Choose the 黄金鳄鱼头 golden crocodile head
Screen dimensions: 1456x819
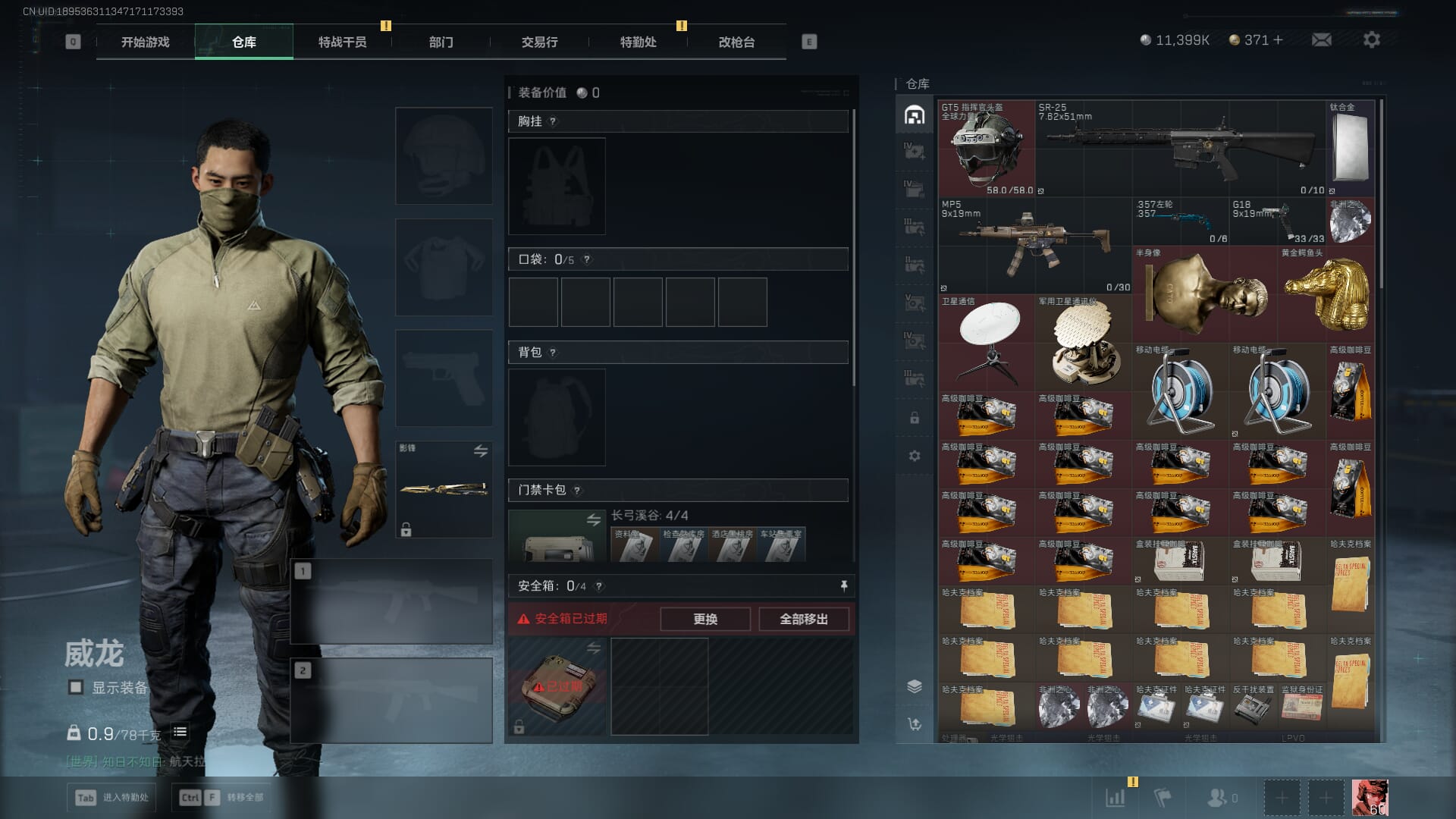coord(1327,292)
